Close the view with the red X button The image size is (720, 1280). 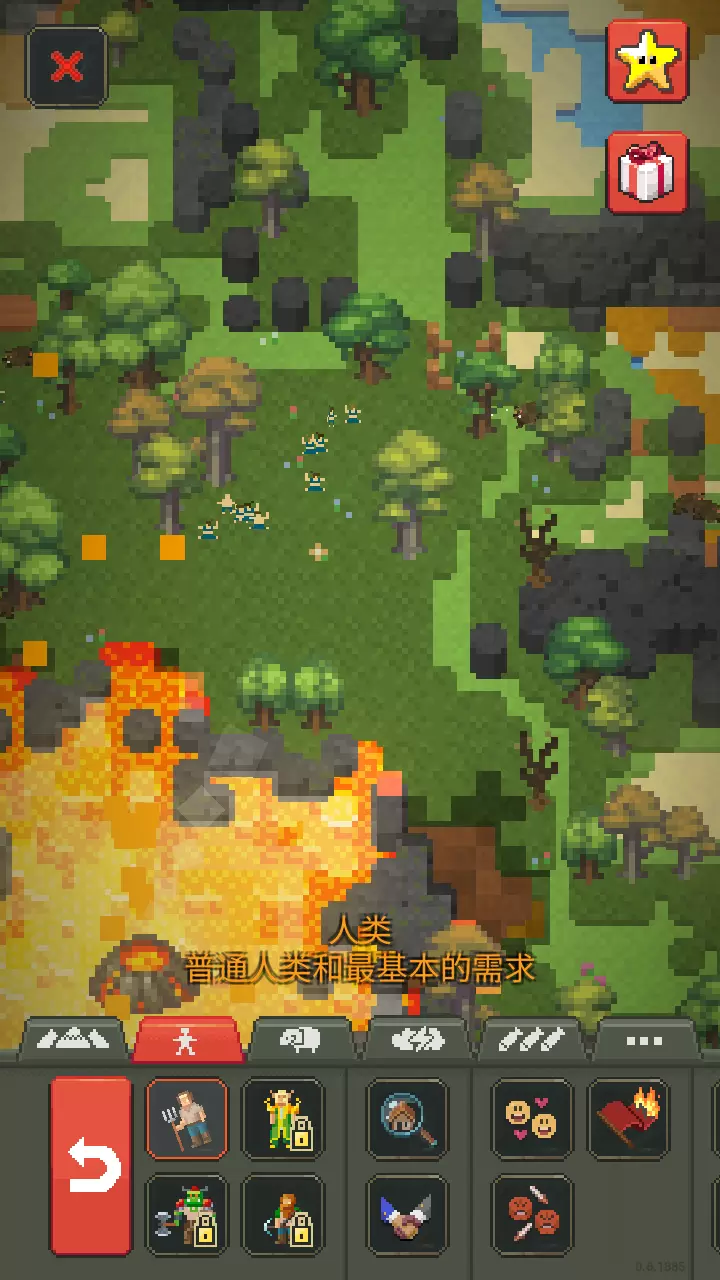[67, 67]
